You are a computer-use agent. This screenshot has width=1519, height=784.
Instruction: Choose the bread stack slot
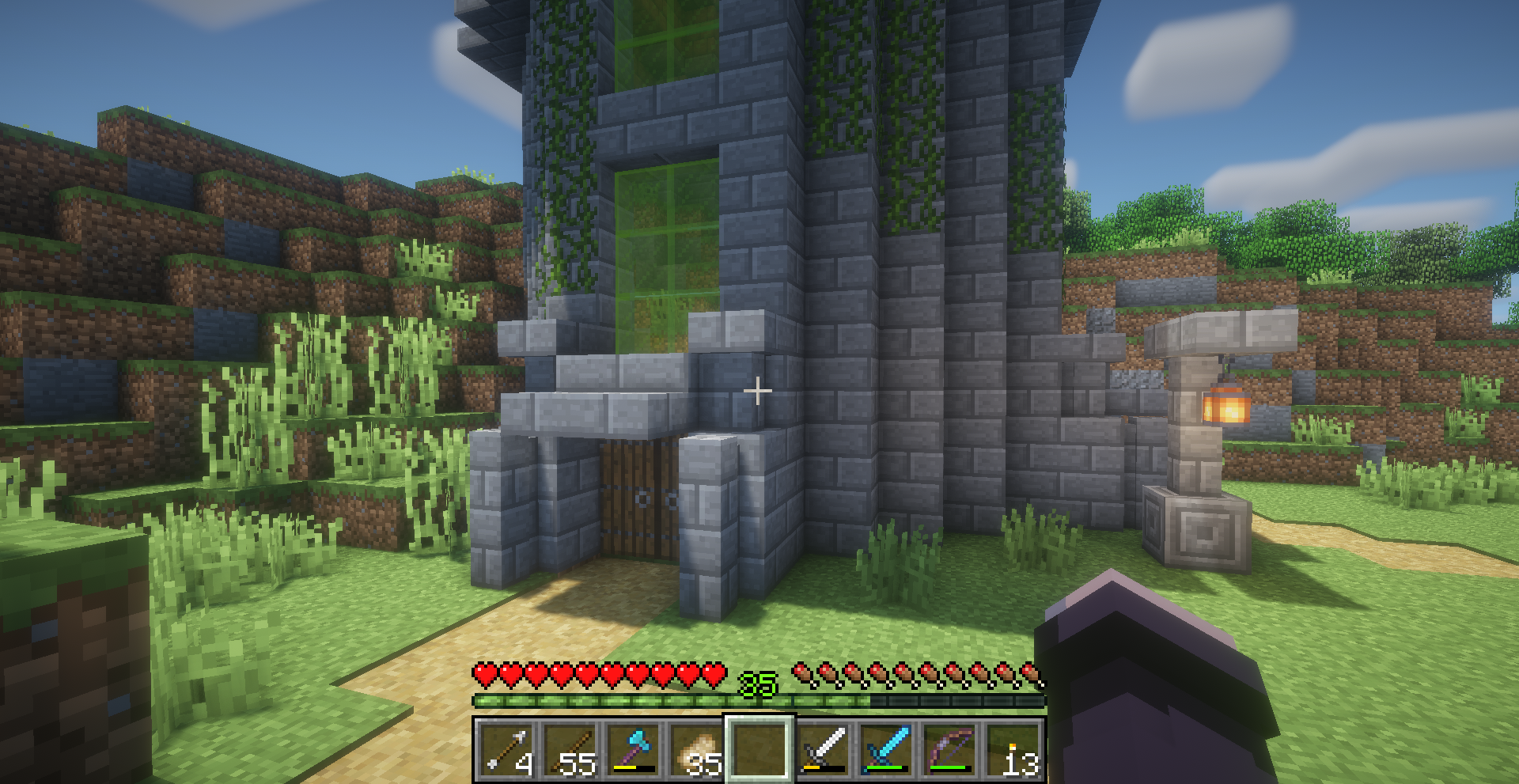(696, 748)
